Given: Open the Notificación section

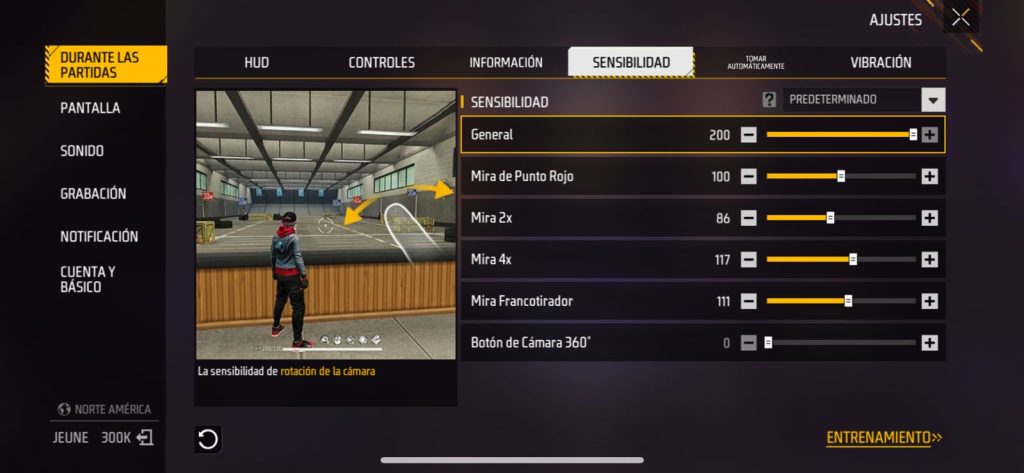Looking at the screenshot, I should 99,237.
